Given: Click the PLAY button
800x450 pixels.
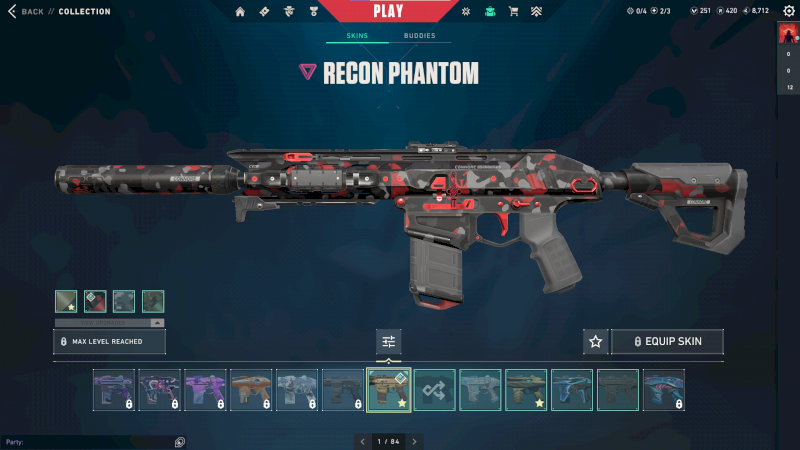Looking at the screenshot, I should tap(388, 11).
